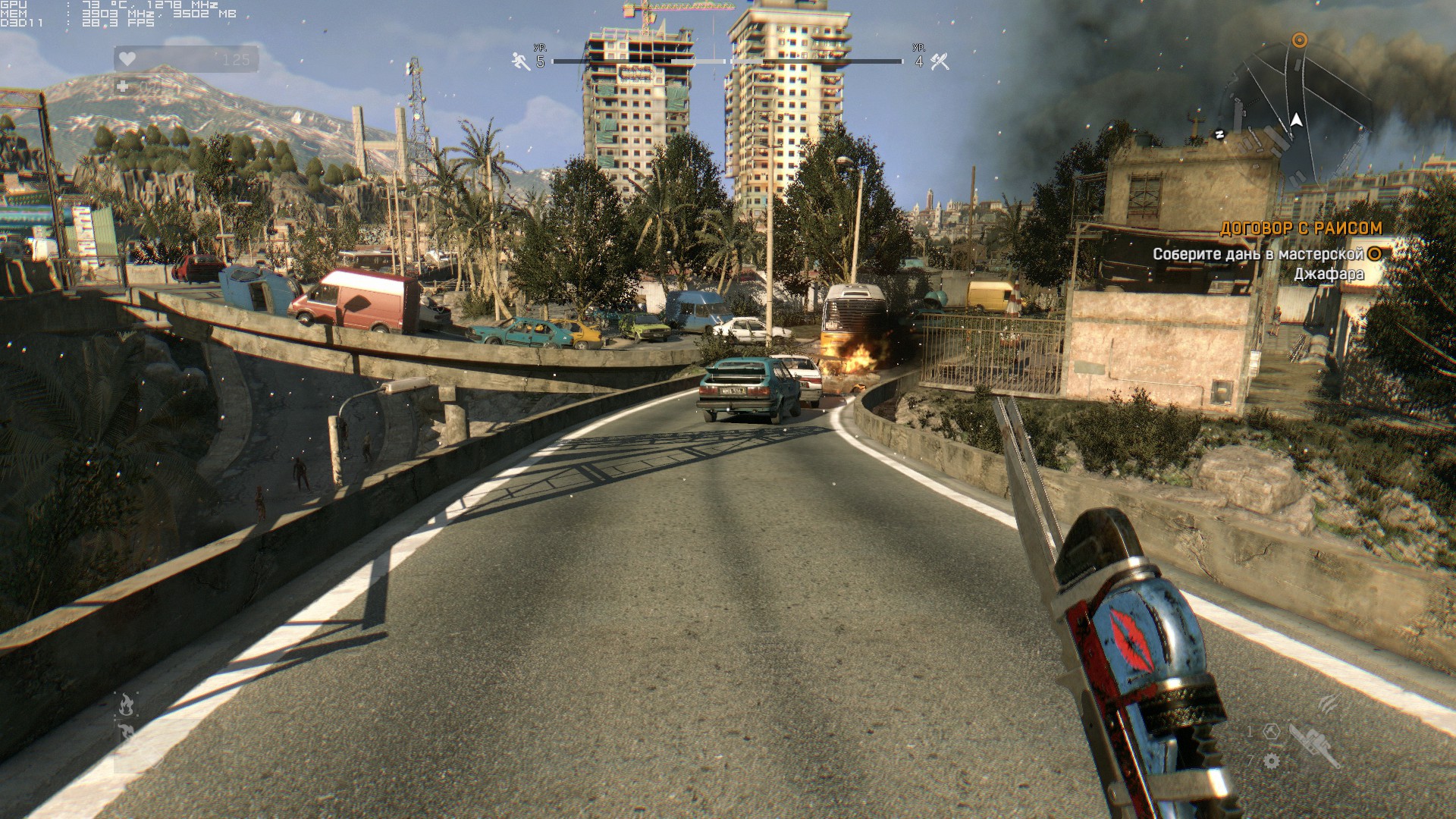Click the hexagon hammer repair icon

tap(1272, 732)
